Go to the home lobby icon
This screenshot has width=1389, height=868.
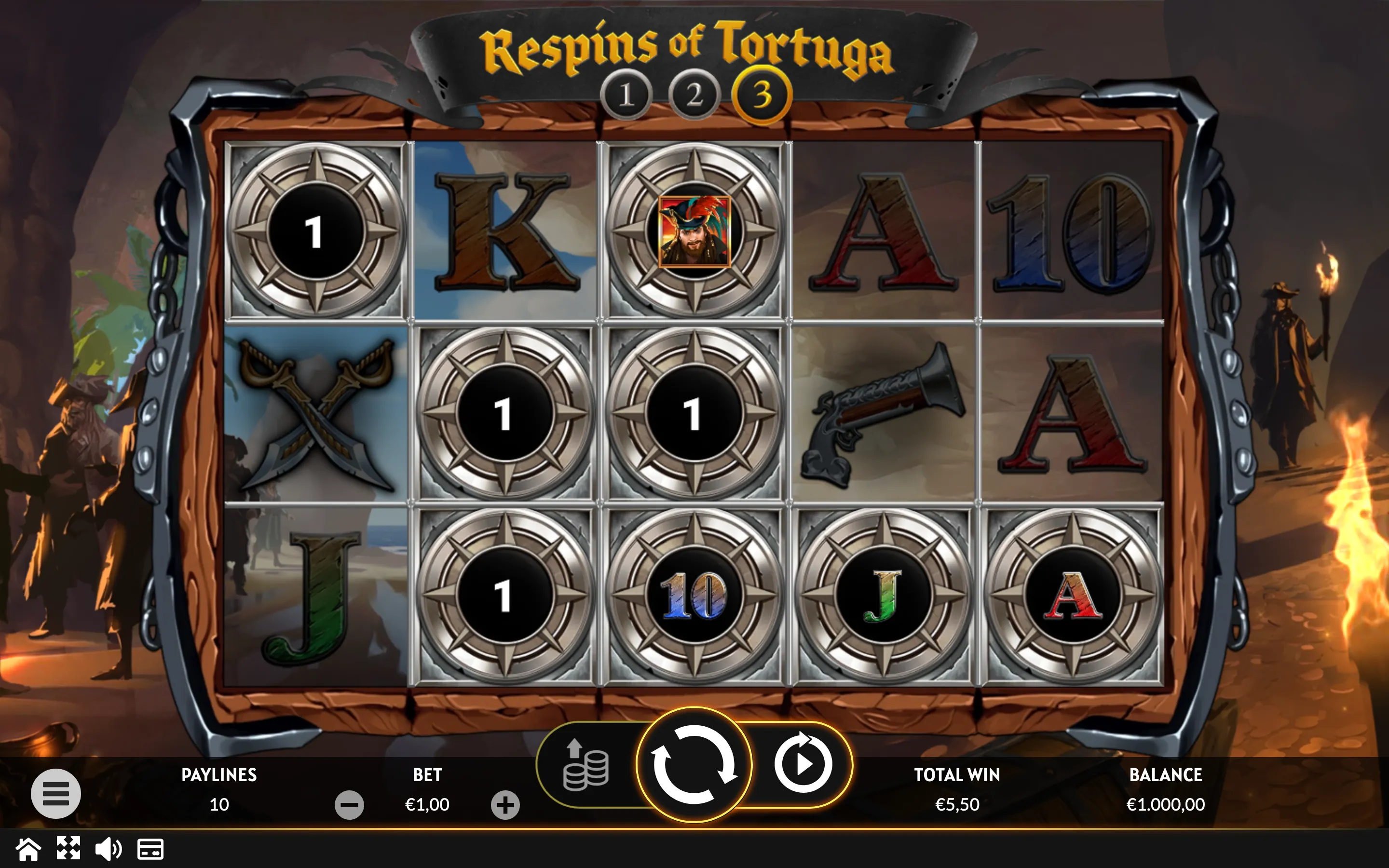click(x=28, y=849)
